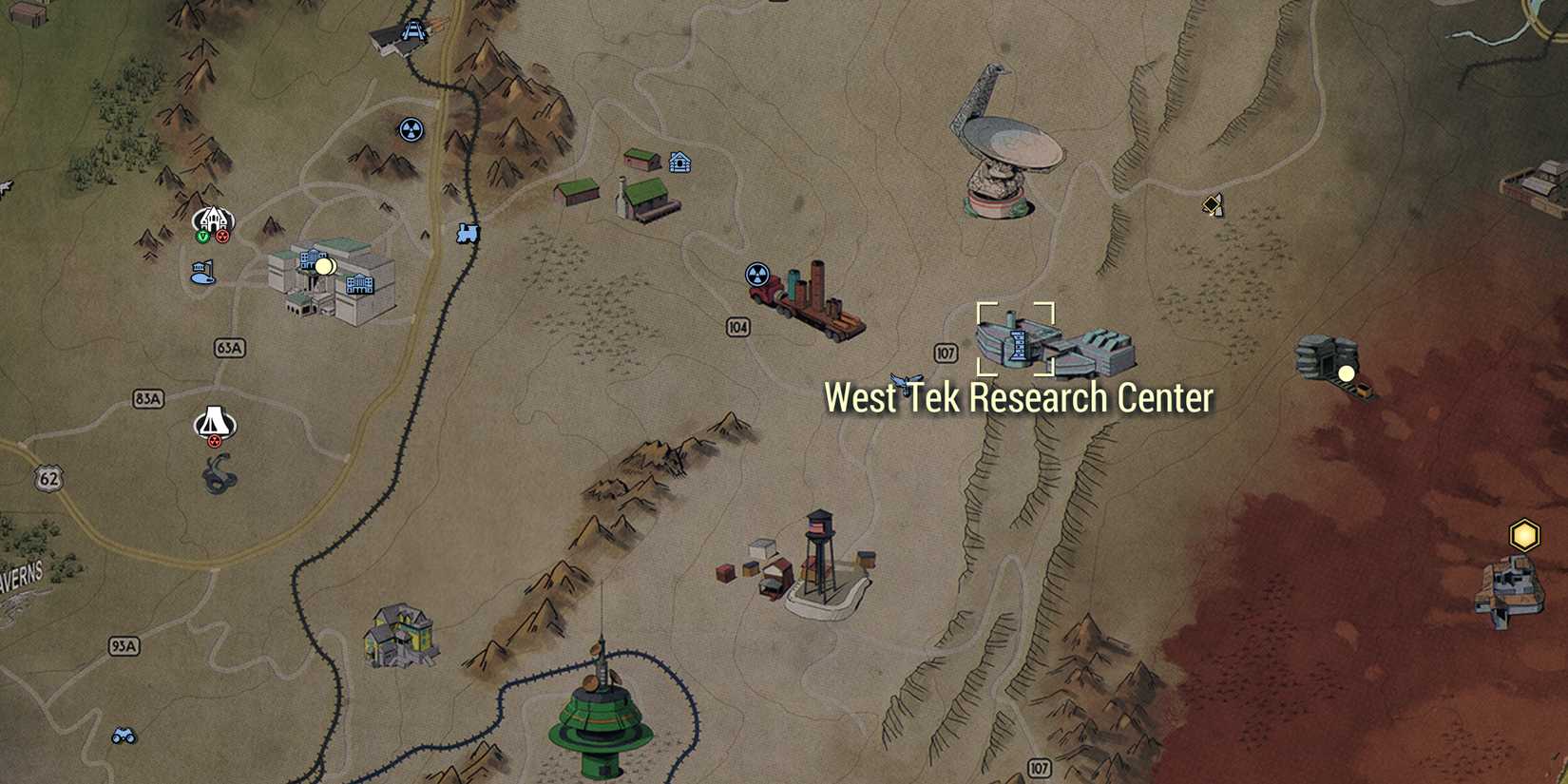Select the tent camp marker on the left
Viewport: 1568px width, 784px height.
click(x=213, y=421)
